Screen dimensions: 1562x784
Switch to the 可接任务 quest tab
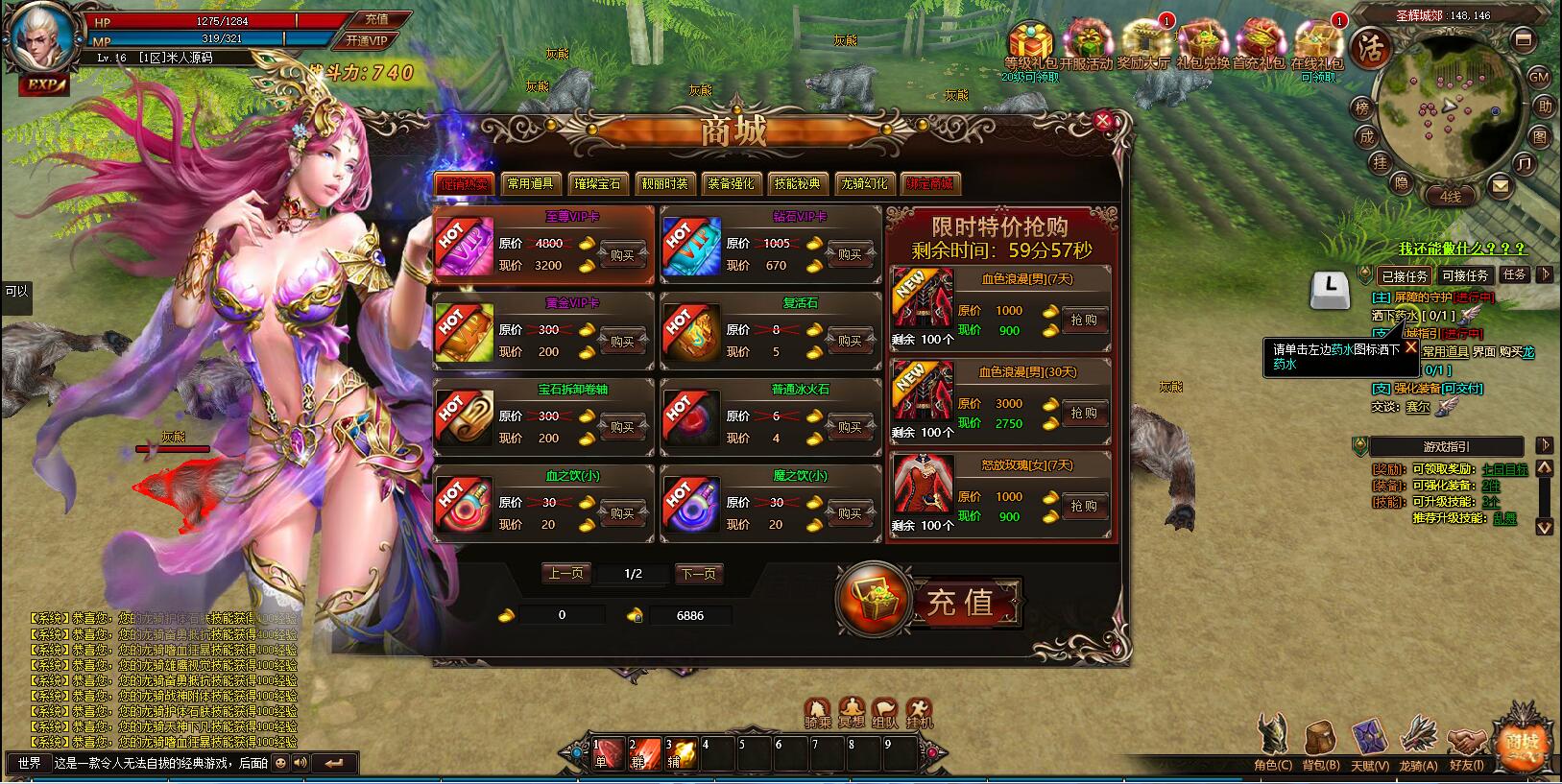(x=1464, y=275)
